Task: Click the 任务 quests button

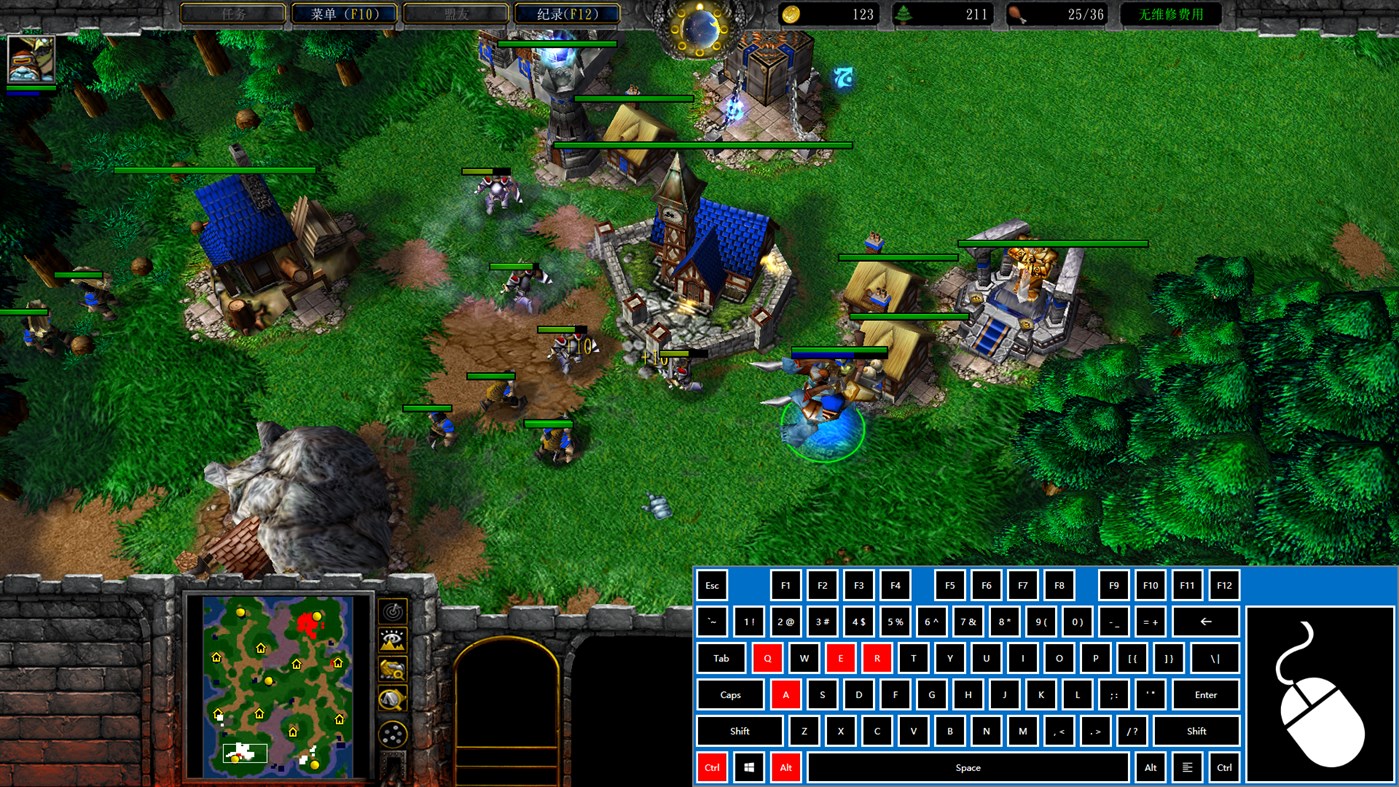Action: 232,14
